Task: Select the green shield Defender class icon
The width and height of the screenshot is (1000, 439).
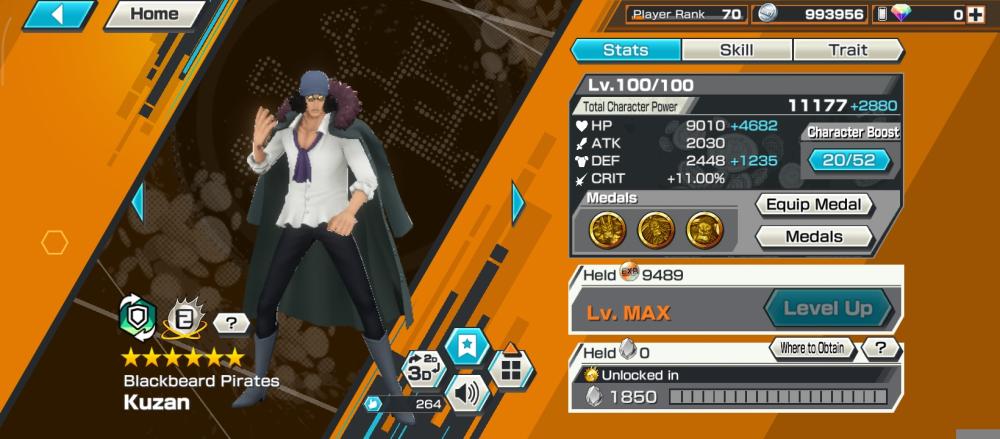Action: [137, 316]
